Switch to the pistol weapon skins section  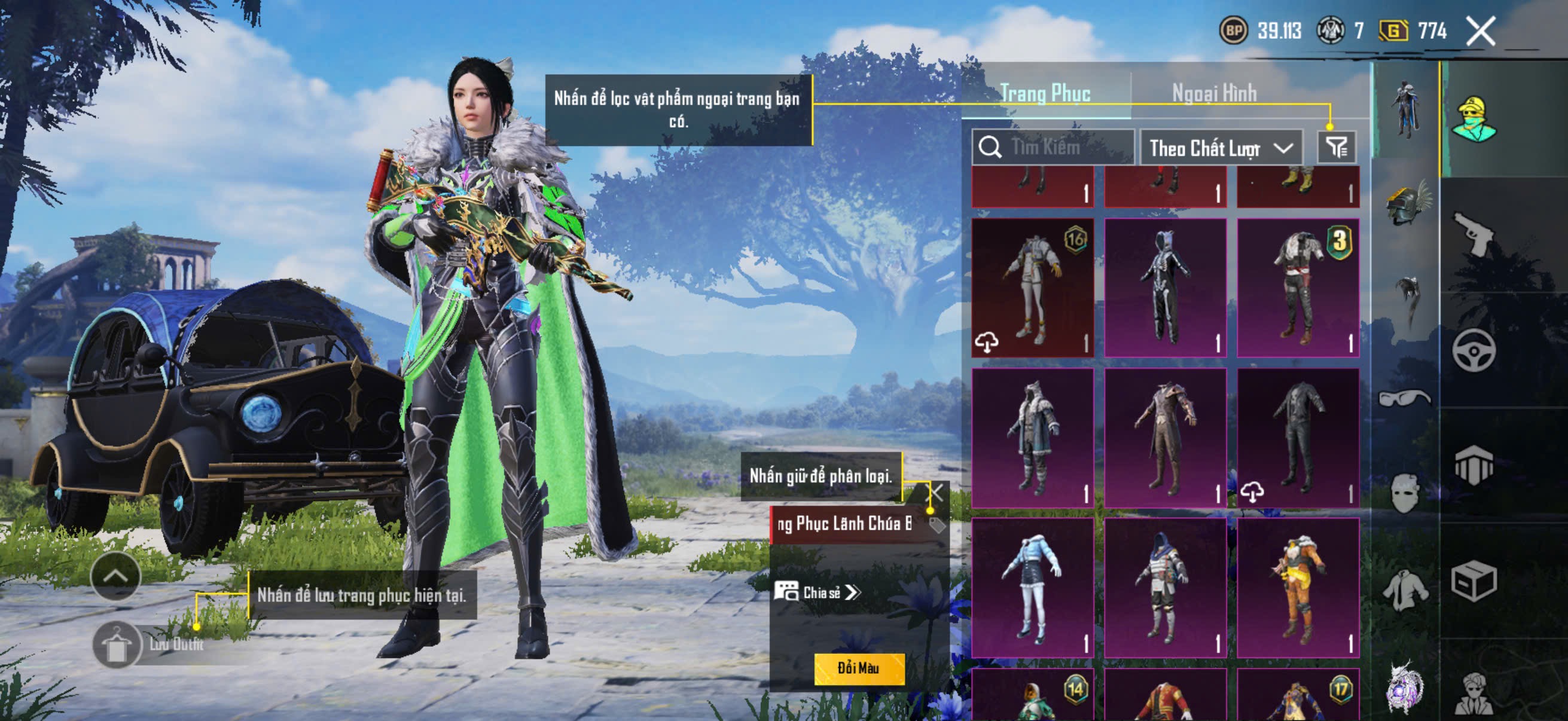(1474, 233)
